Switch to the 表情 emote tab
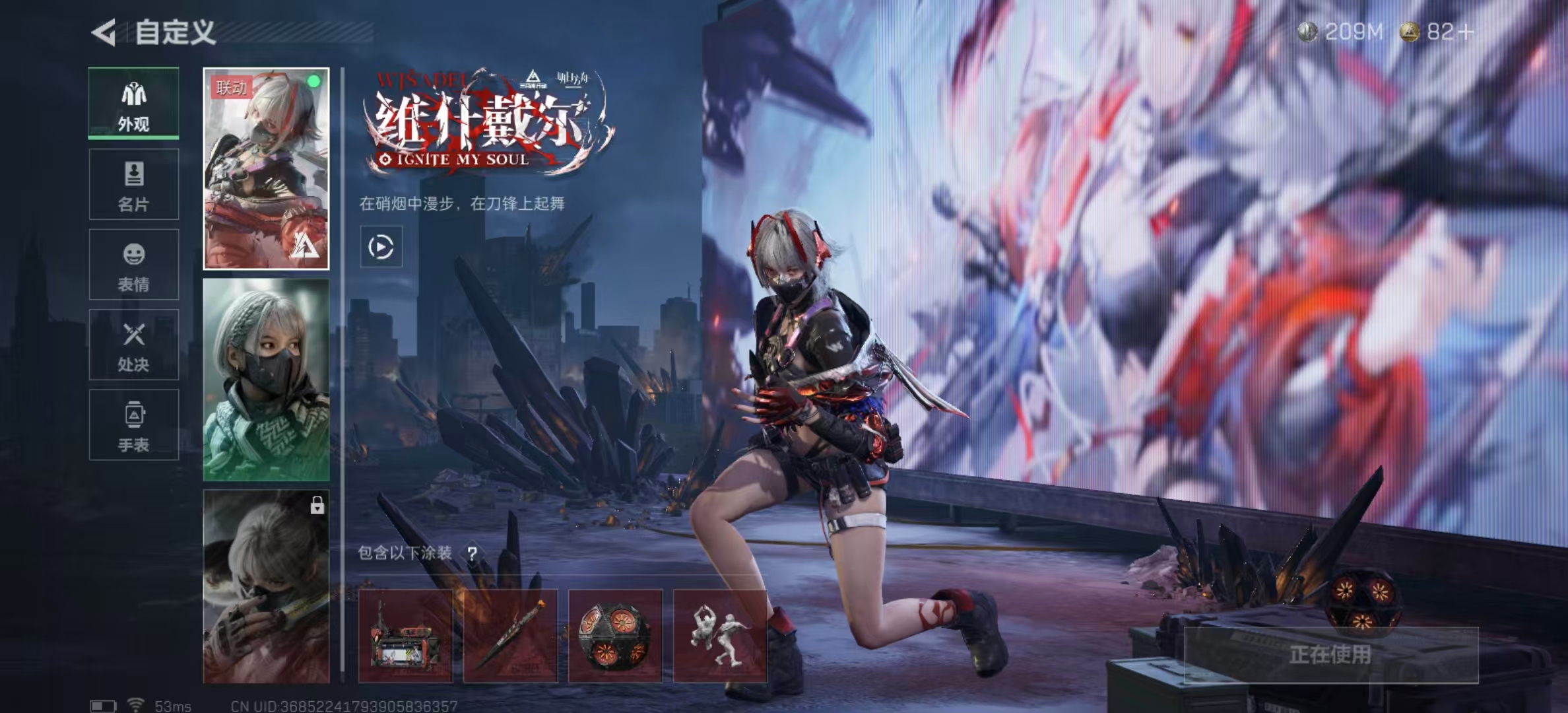The image size is (1568, 713). (x=134, y=265)
